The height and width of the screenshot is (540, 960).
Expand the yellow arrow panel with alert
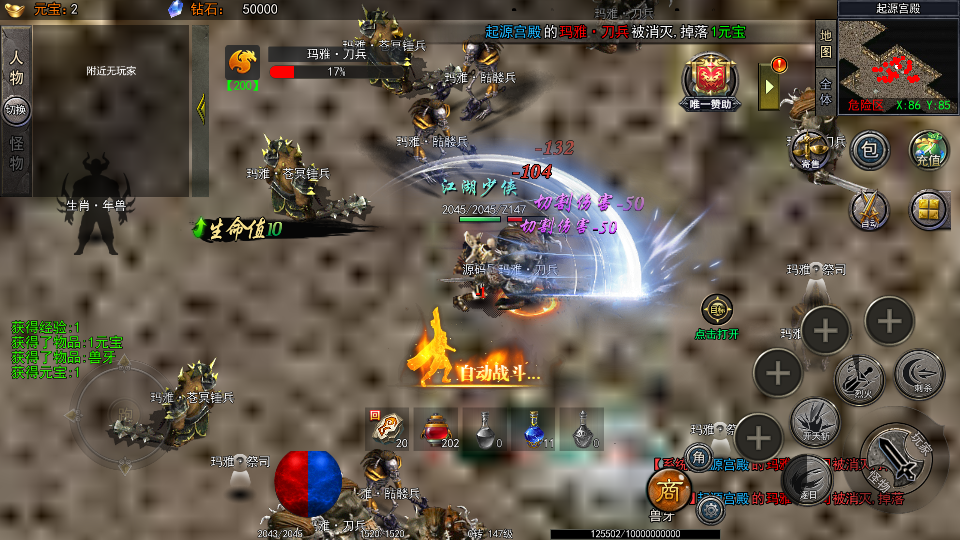pyautogui.click(x=771, y=85)
